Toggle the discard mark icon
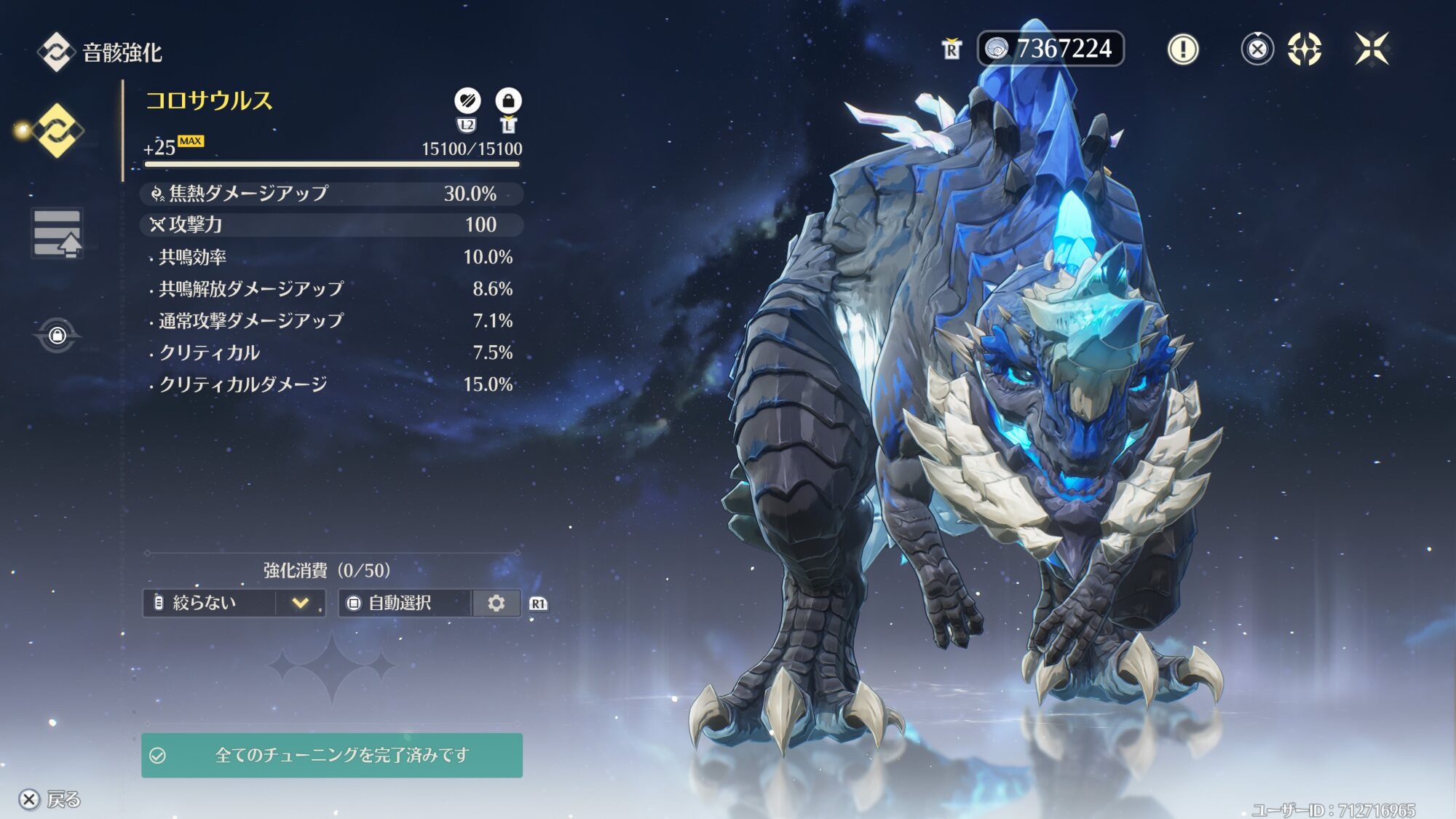This screenshot has width=1456, height=819. (467, 100)
